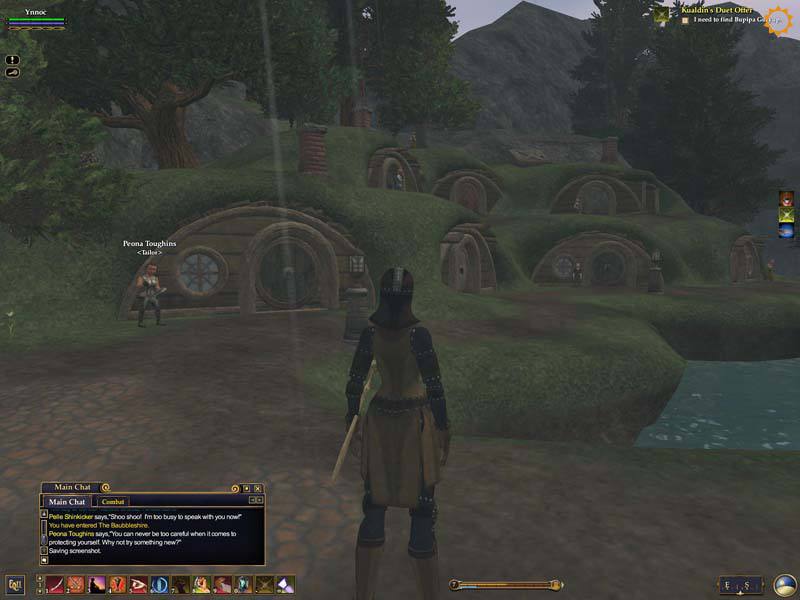Close the Main Chat window
Viewport: 800px width, 600px height.
coord(258,488)
